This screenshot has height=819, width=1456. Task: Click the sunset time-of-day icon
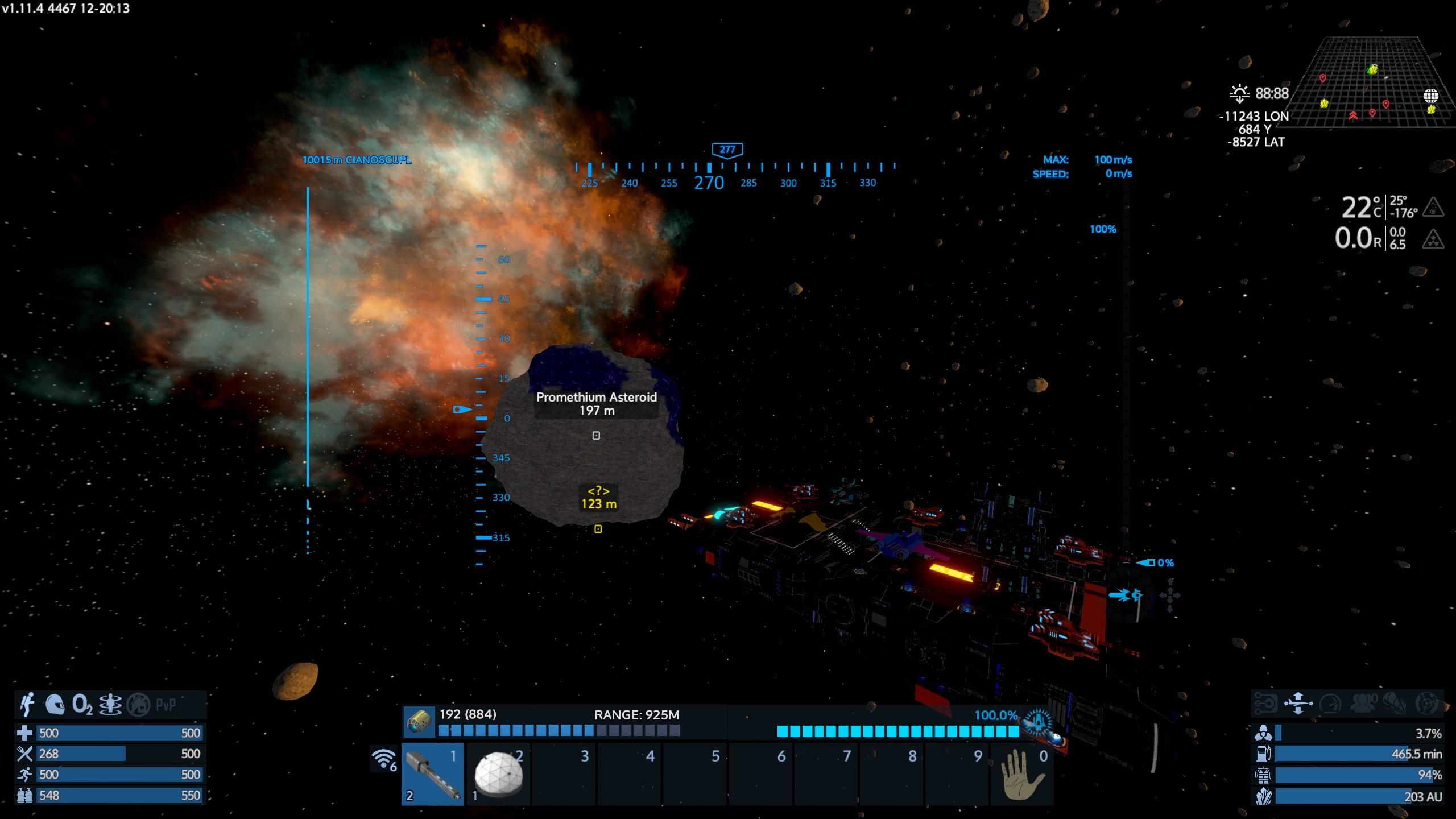pyautogui.click(x=1239, y=93)
